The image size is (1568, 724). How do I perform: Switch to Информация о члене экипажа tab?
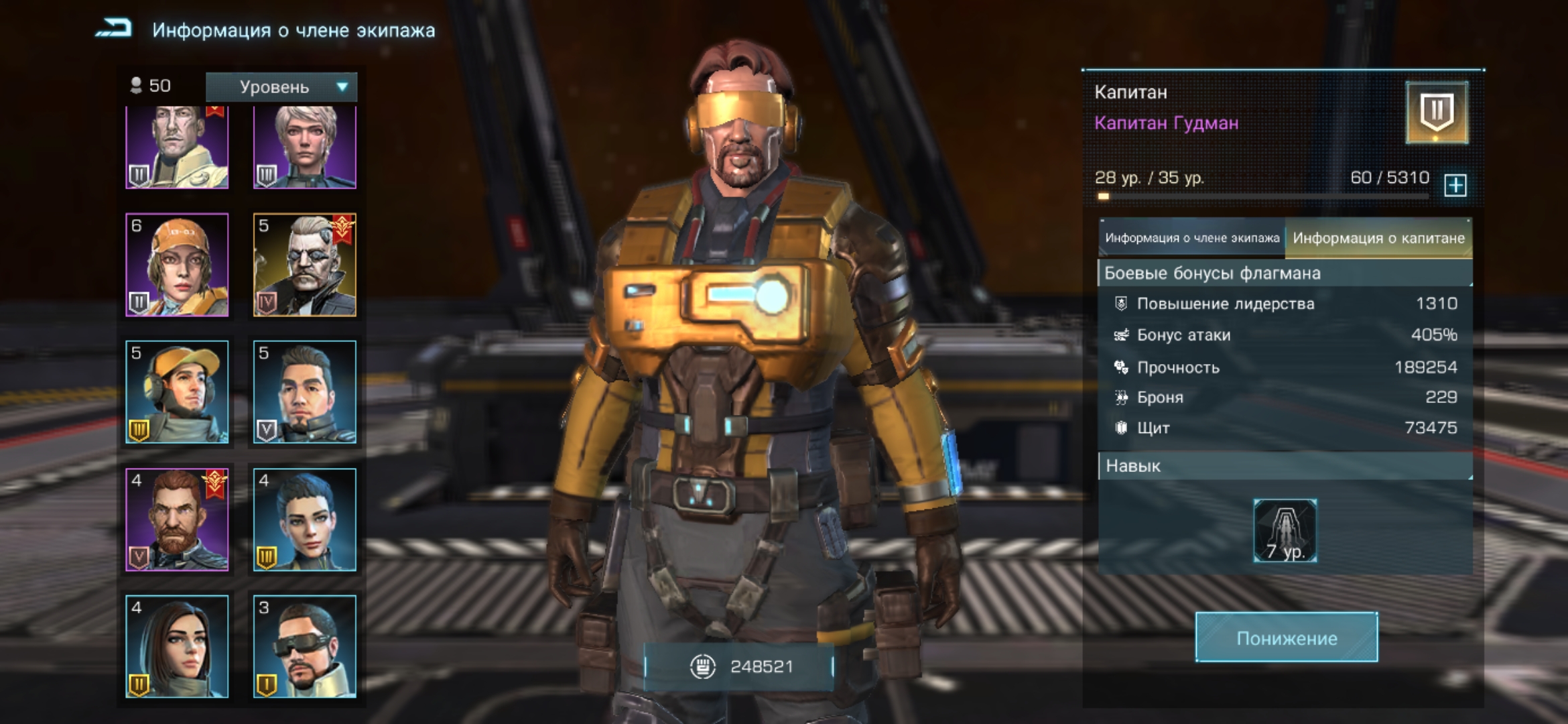1191,238
